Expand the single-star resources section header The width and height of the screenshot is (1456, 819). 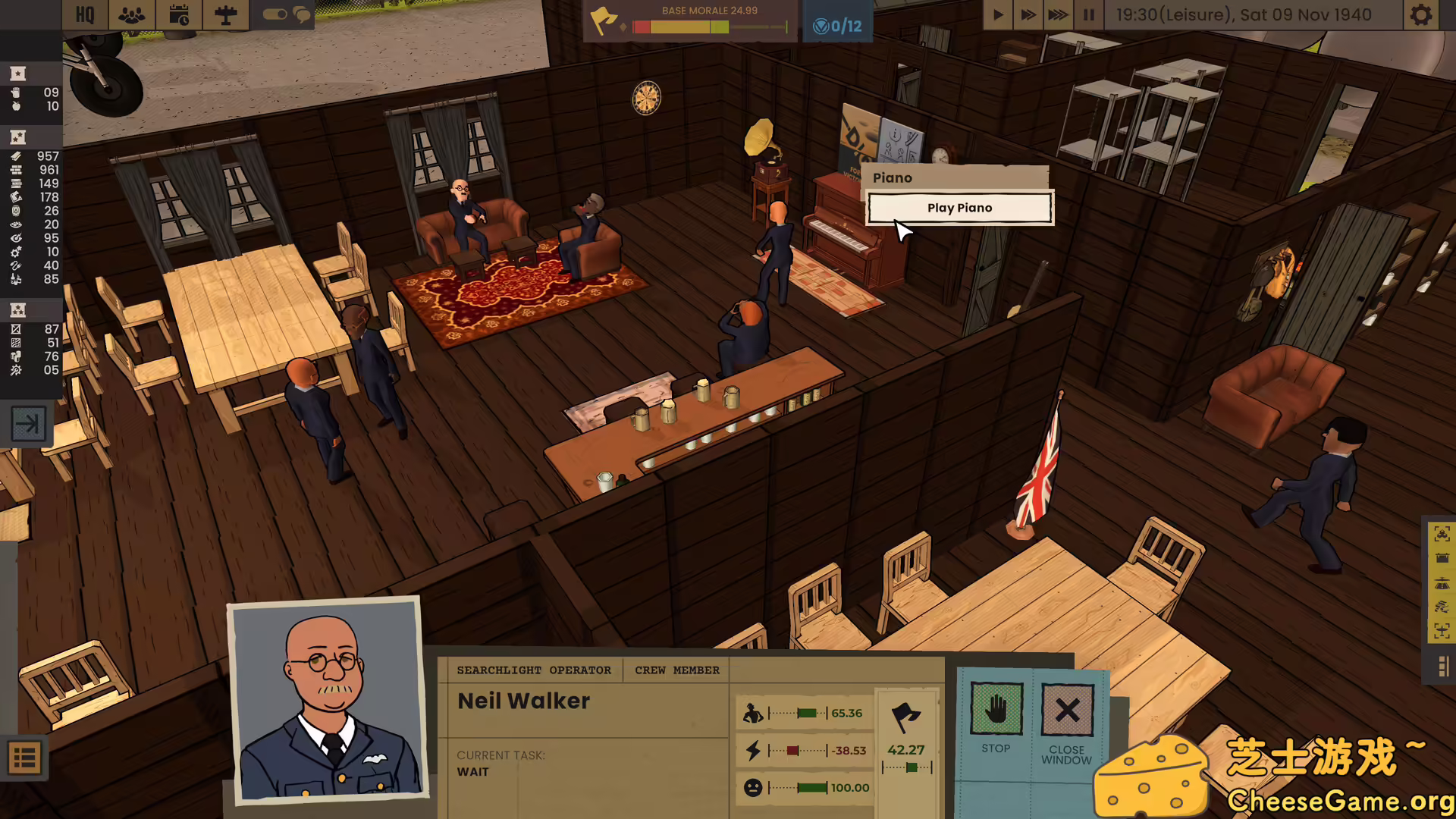(x=17, y=74)
